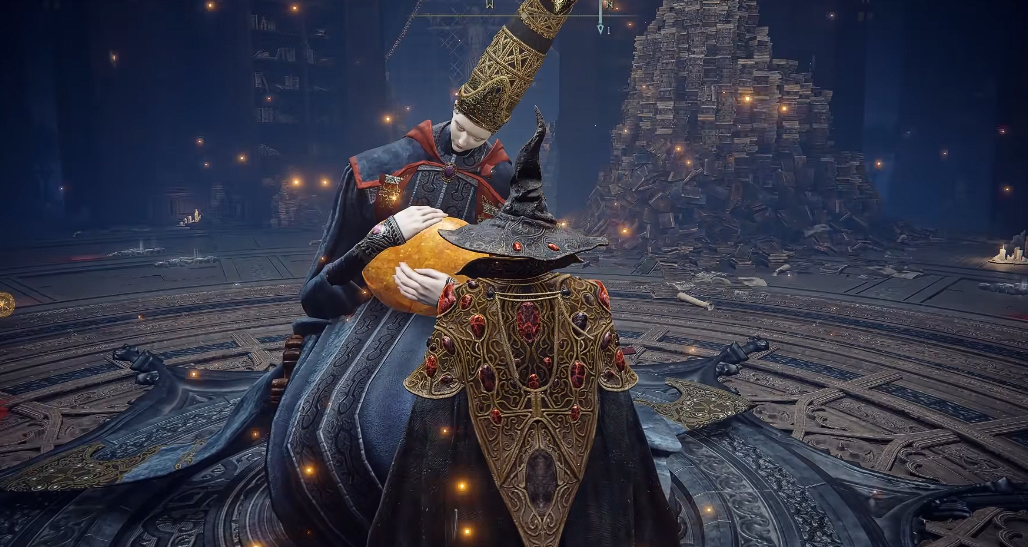Viewport: 1028px width, 547px height.
Task: Select the white banner marker on the compass
Action: [x=489, y=5]
